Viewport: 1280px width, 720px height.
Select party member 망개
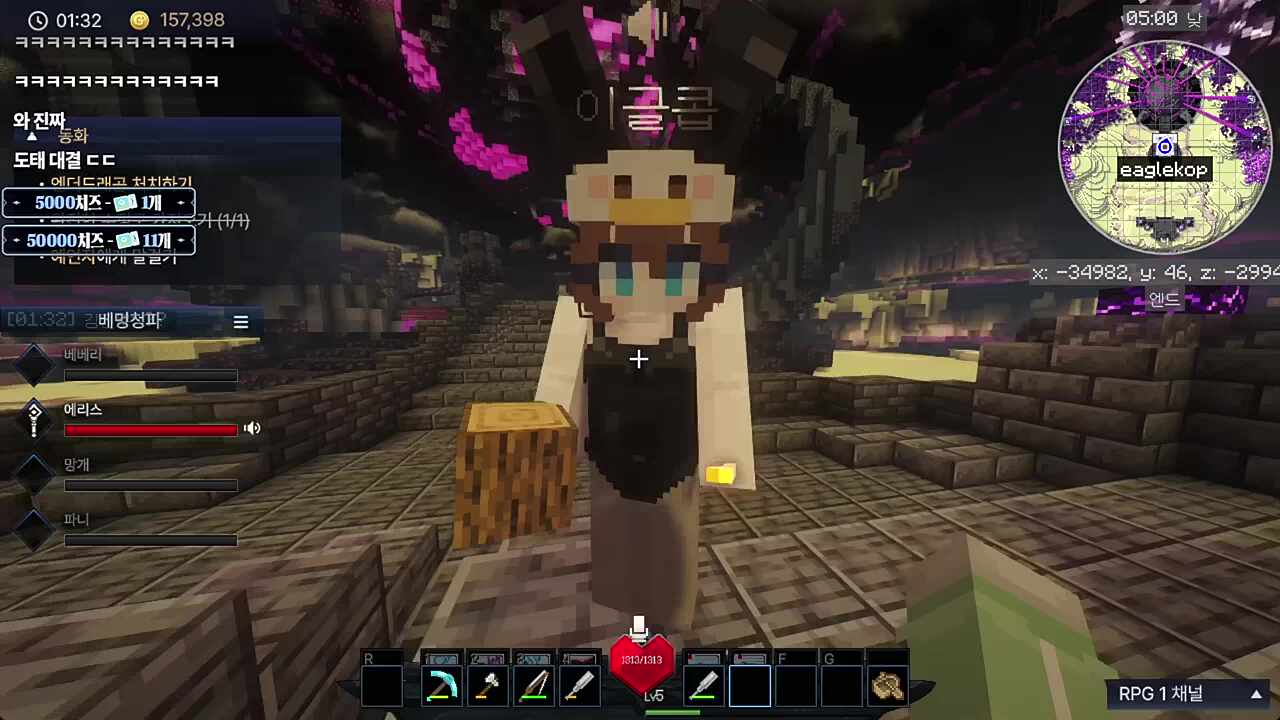tap(78, 465)
